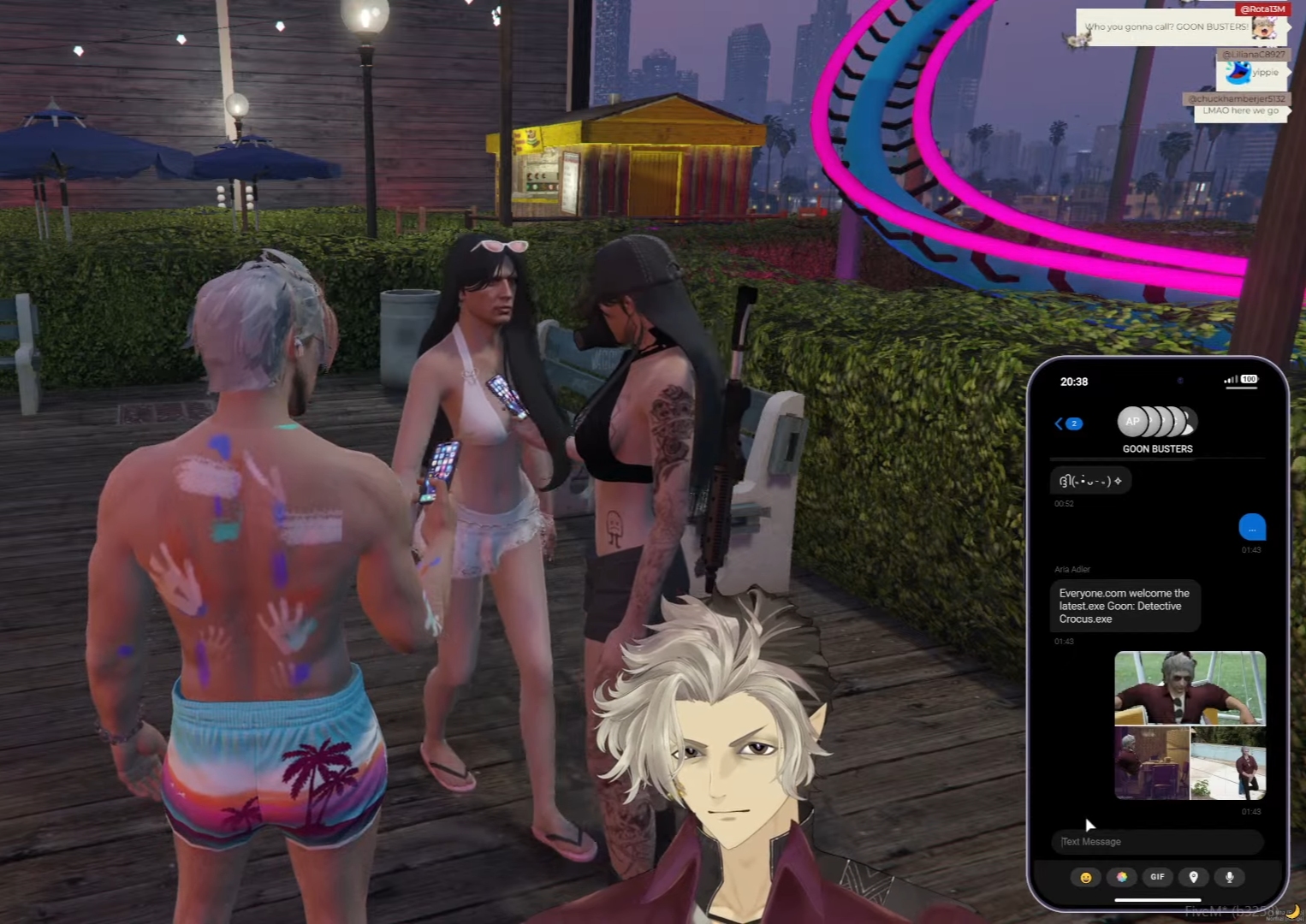This screenshot has width=1306, height=924.
Task: Open the Goon Busters group member avatars
Action: [x=1157, y=421]
